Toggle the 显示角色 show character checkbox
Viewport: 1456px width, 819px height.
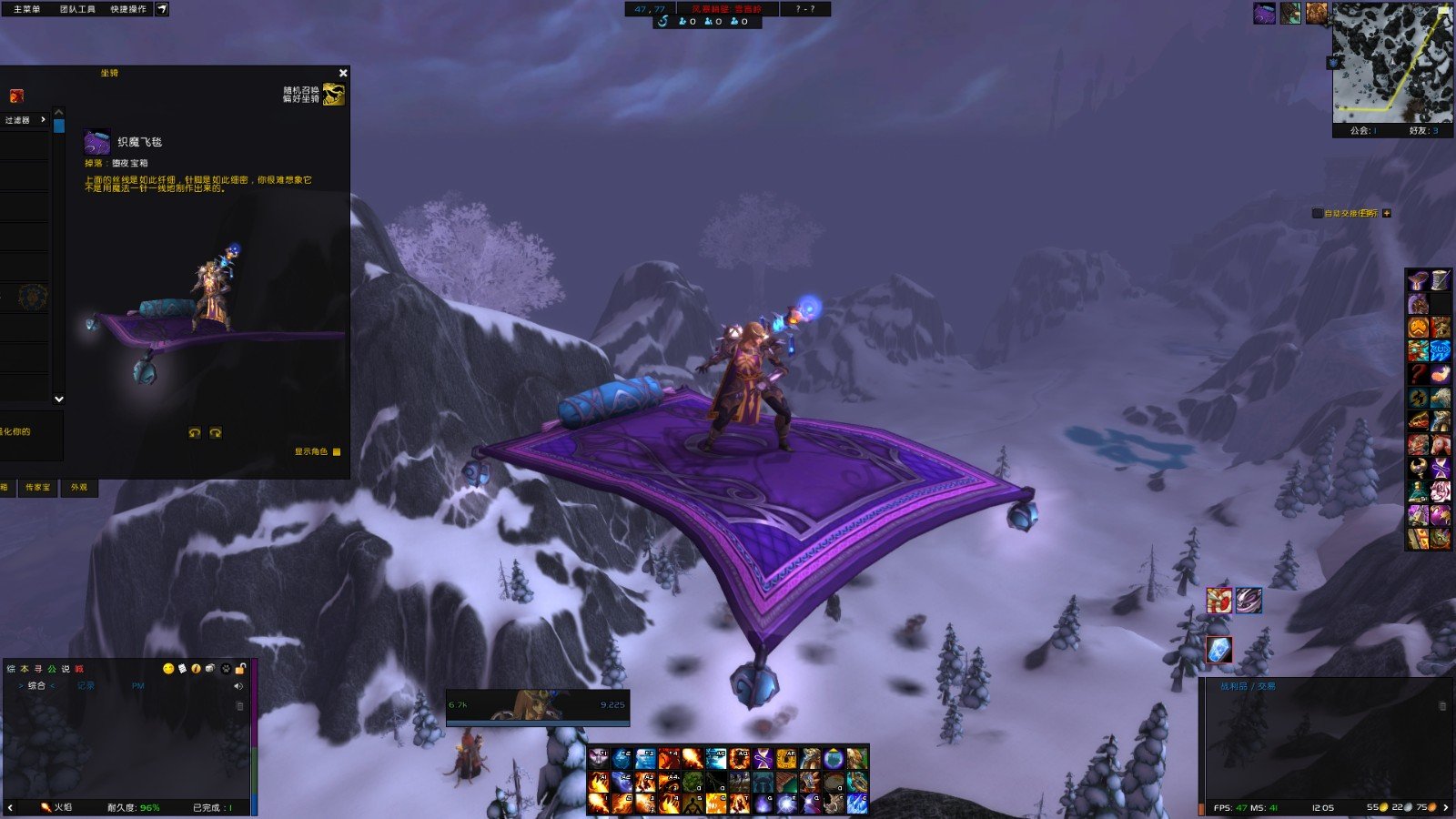point(337,451)
